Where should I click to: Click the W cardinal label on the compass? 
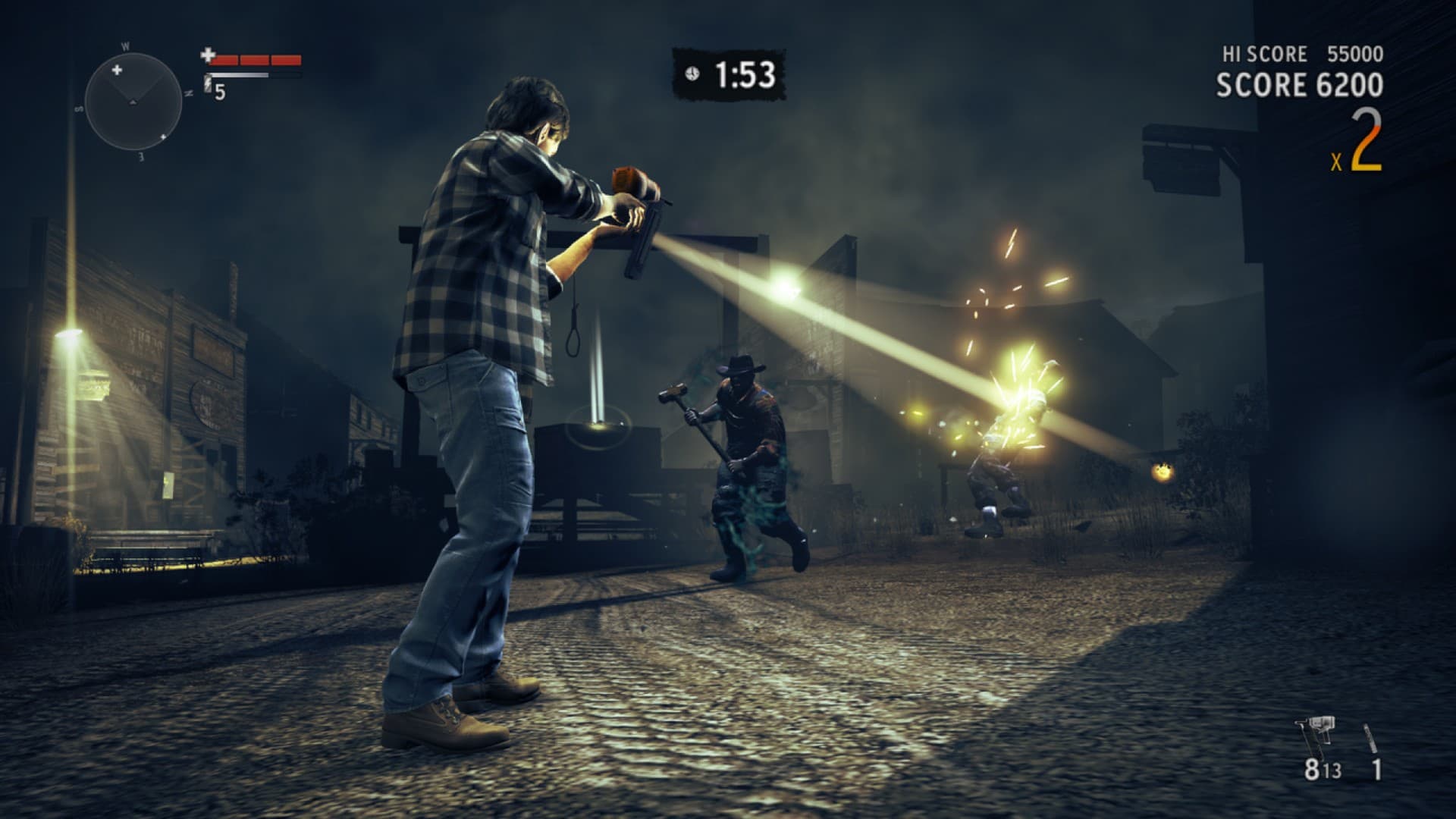click(x=126, y=45)
